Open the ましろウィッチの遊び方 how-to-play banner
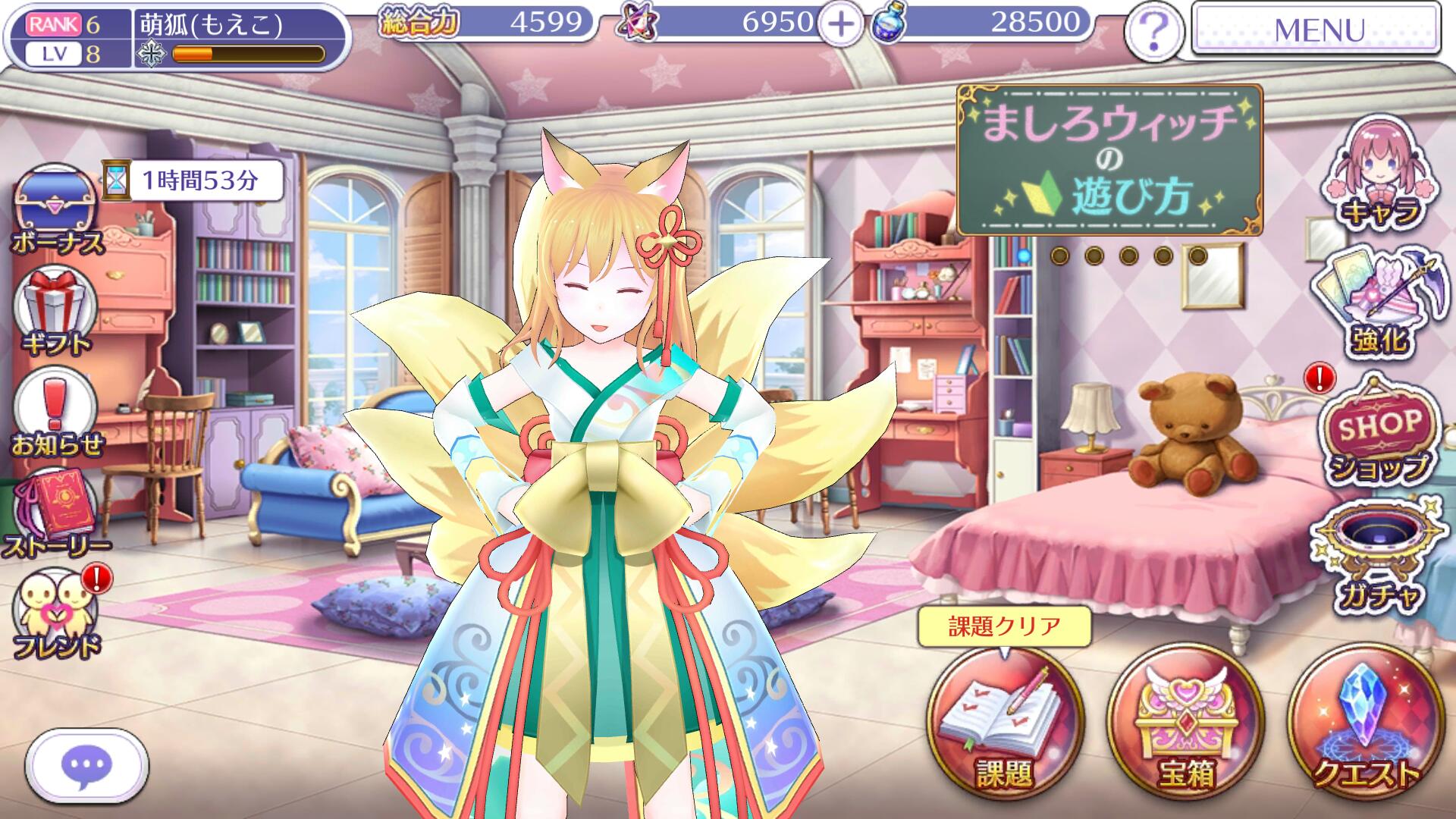This screenshot has width=1456, height=819. 1109,161
